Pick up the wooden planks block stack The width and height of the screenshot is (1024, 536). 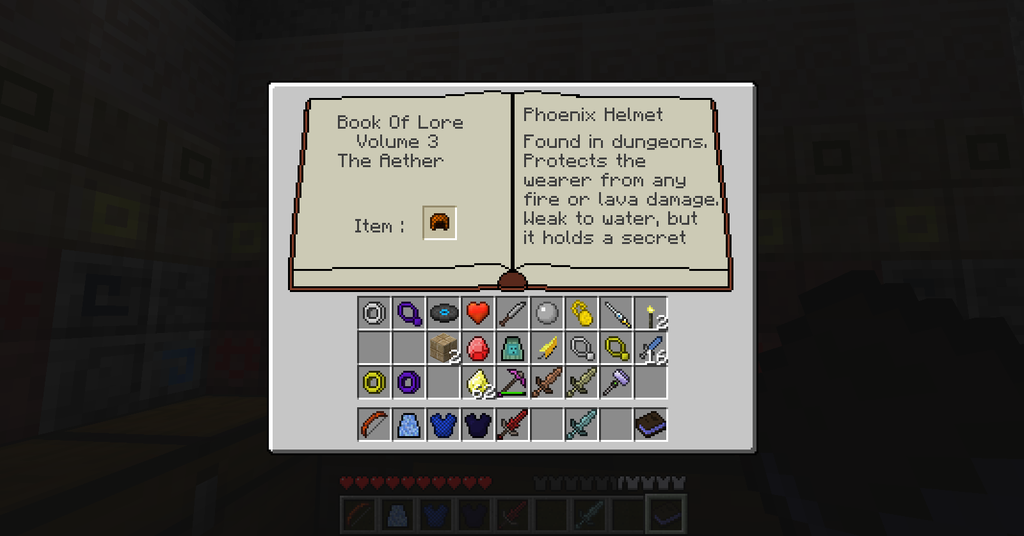[444, 347]
